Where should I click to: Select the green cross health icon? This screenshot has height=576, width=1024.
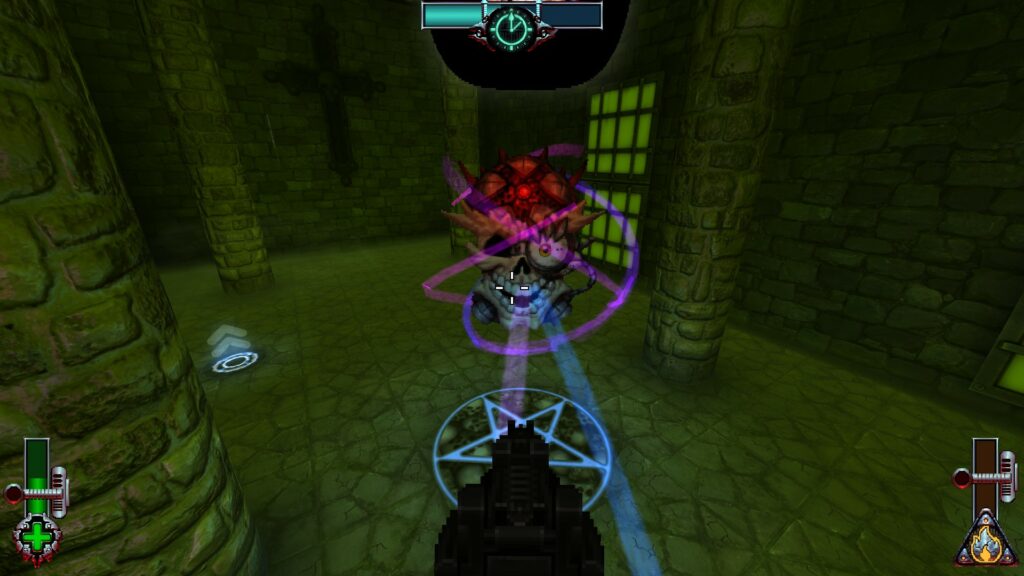(x=37, y=538)
